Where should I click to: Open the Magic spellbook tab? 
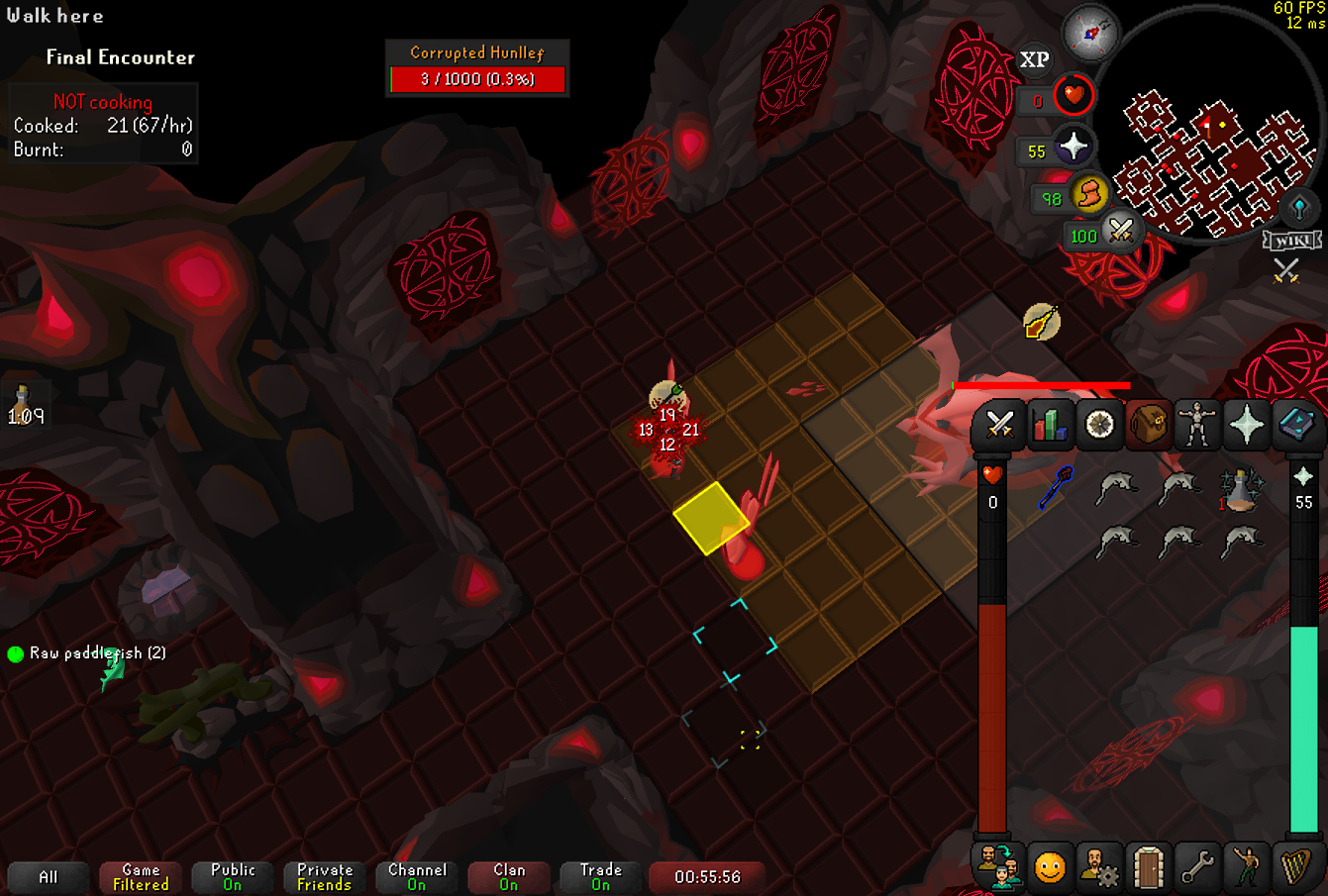(1296, 425)
